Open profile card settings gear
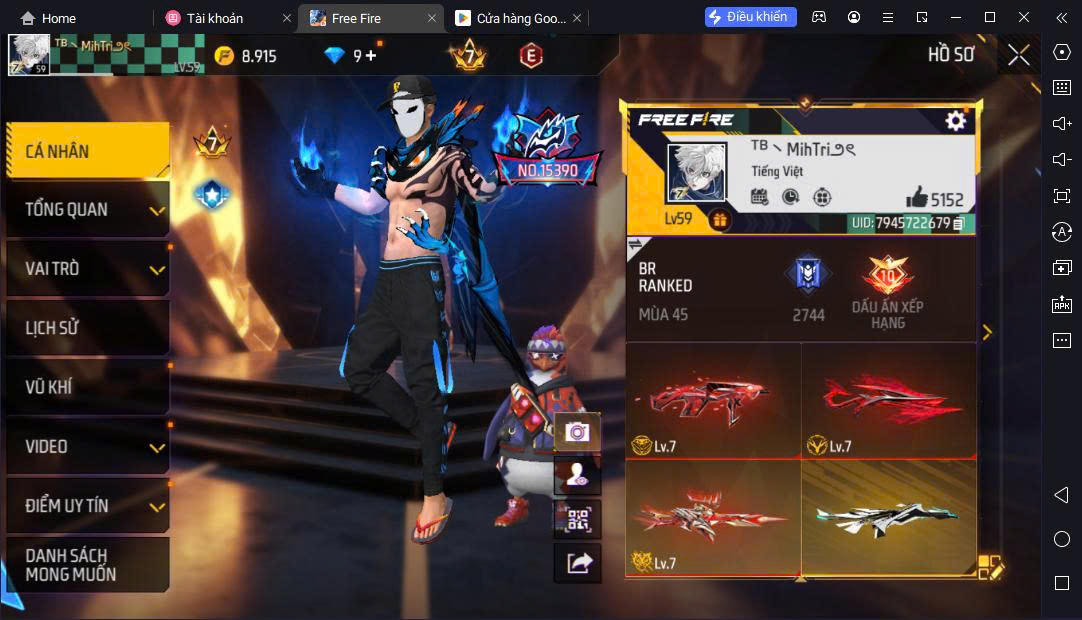The width and height of the screenshot is (1082, 620). pos(956,121)
